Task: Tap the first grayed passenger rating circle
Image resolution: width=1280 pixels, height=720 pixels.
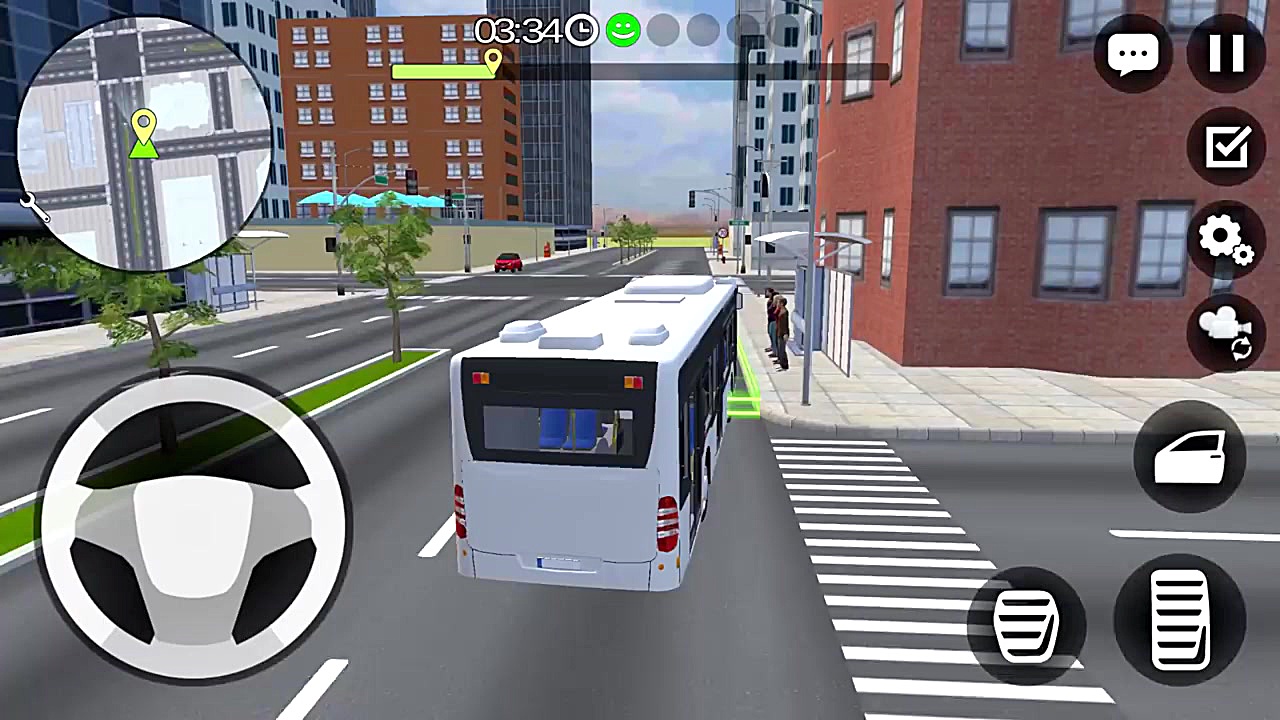Action: pyautogui.click(x=663, y=31)
